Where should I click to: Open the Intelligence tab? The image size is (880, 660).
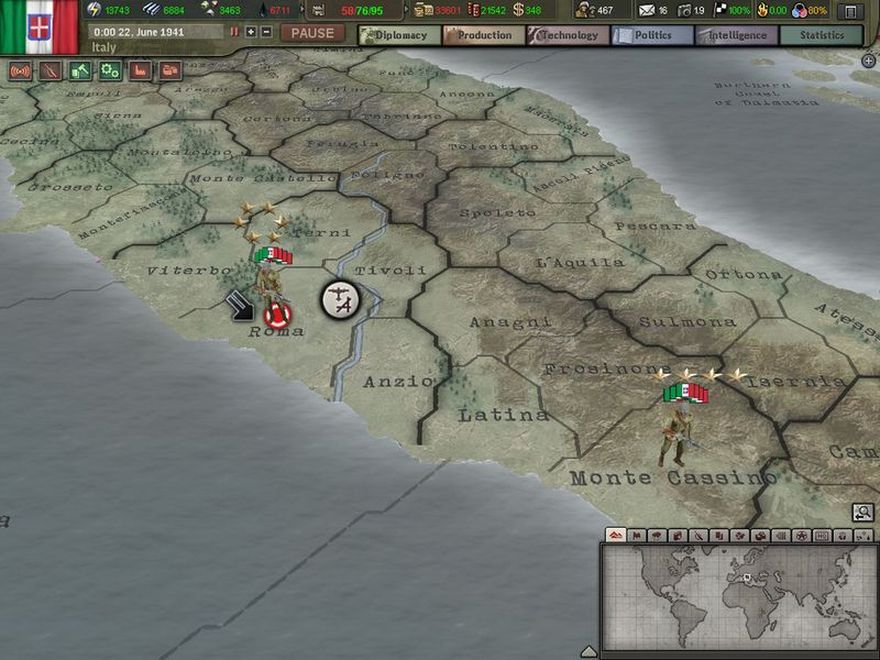(x=736, y=35)
